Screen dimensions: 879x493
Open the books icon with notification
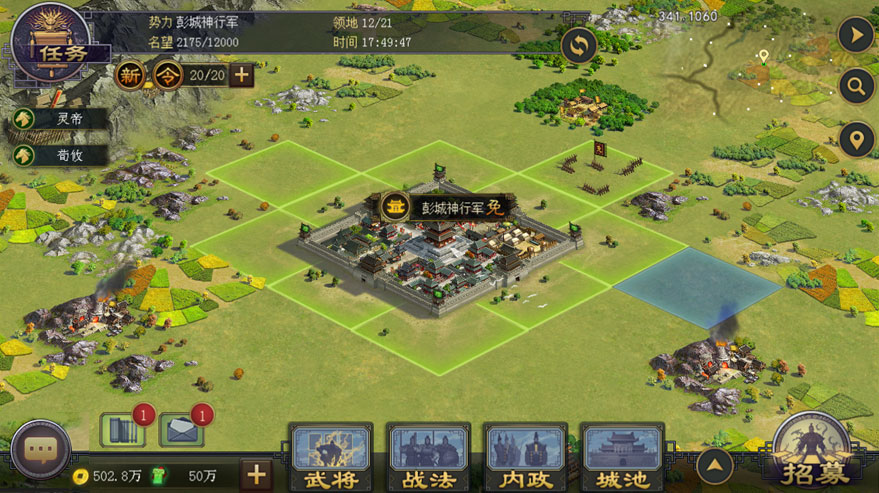tap(122, 430)
